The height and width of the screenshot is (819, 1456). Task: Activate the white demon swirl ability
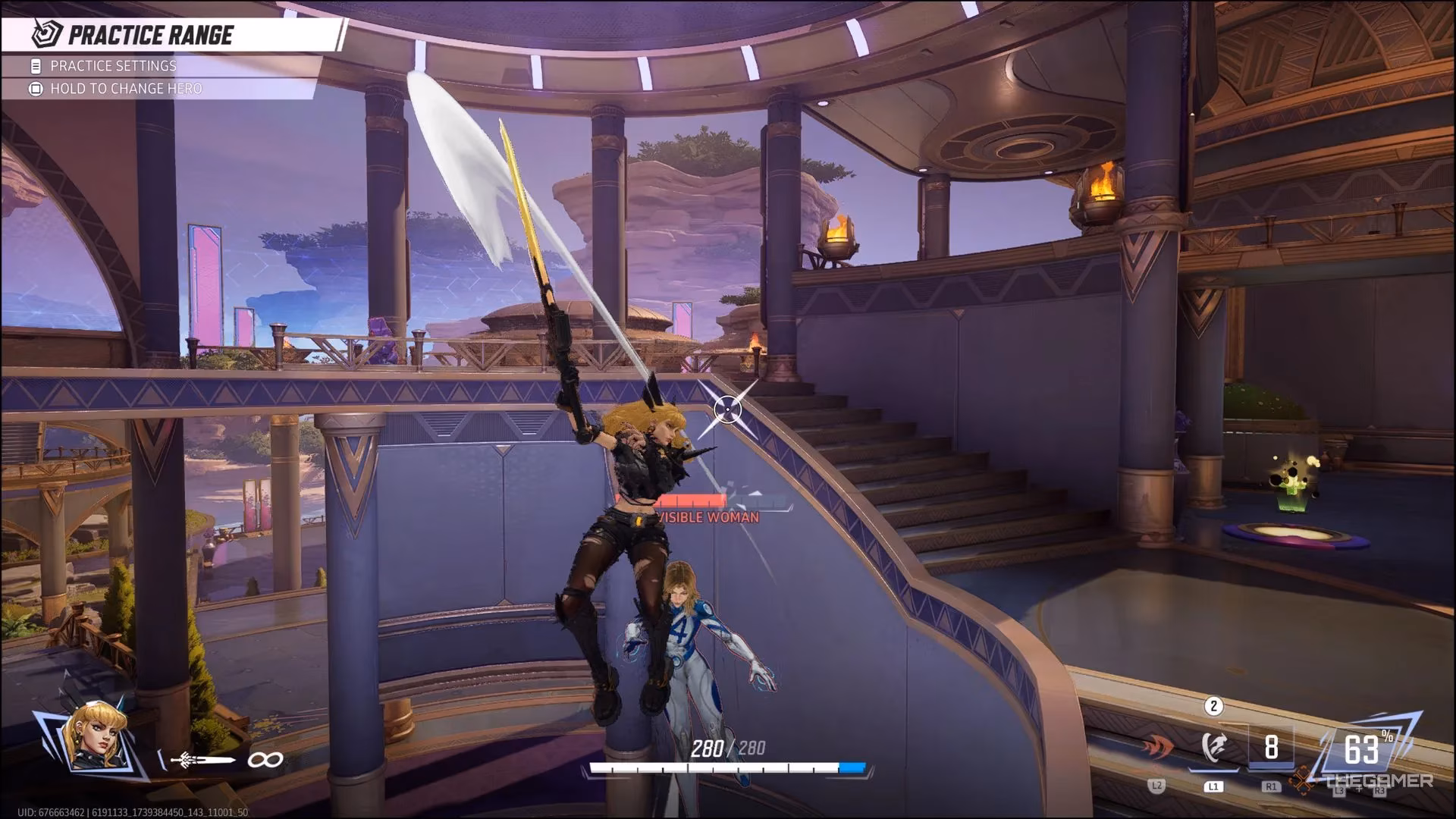[x=1213, y=748]
